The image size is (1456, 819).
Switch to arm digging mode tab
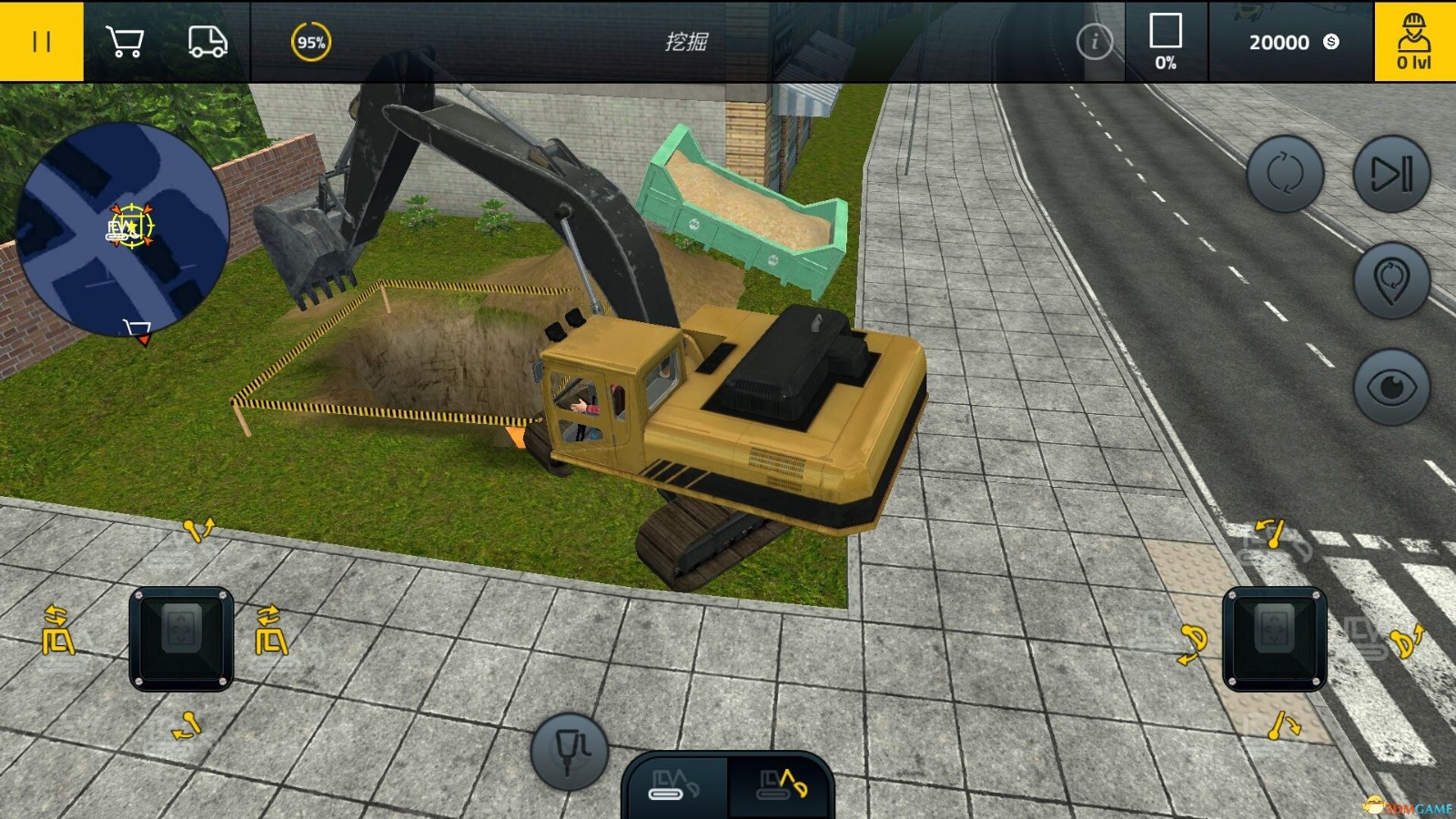(782, 784)
